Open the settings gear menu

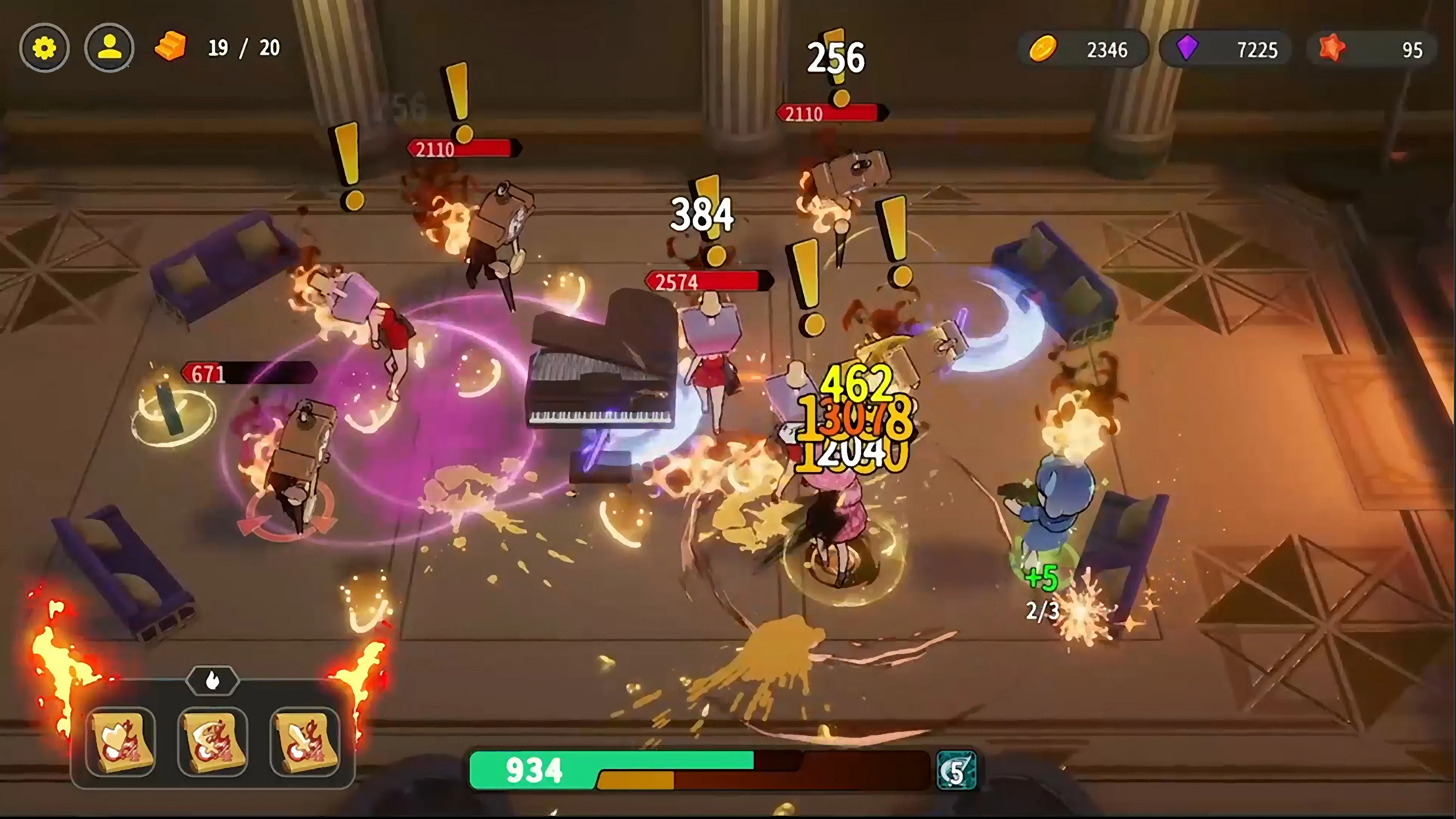[45, 48]
